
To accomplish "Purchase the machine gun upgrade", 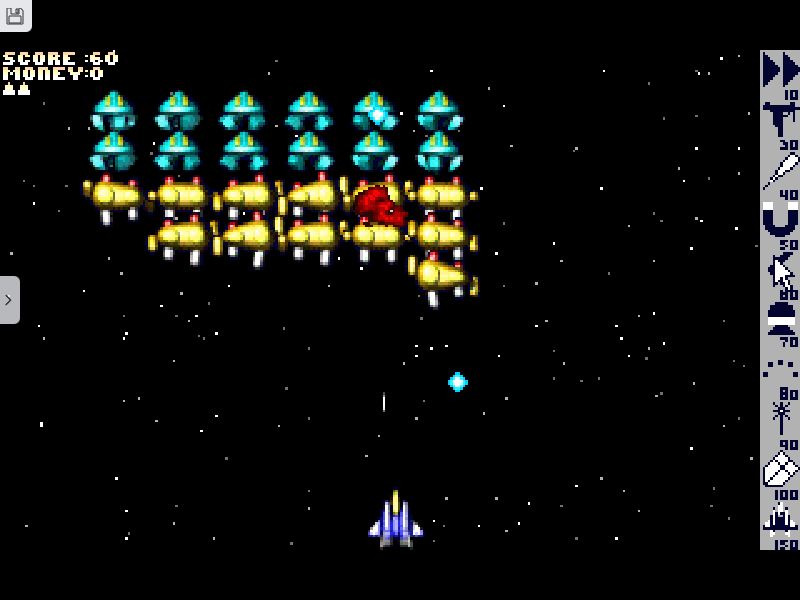I will 780,119.
